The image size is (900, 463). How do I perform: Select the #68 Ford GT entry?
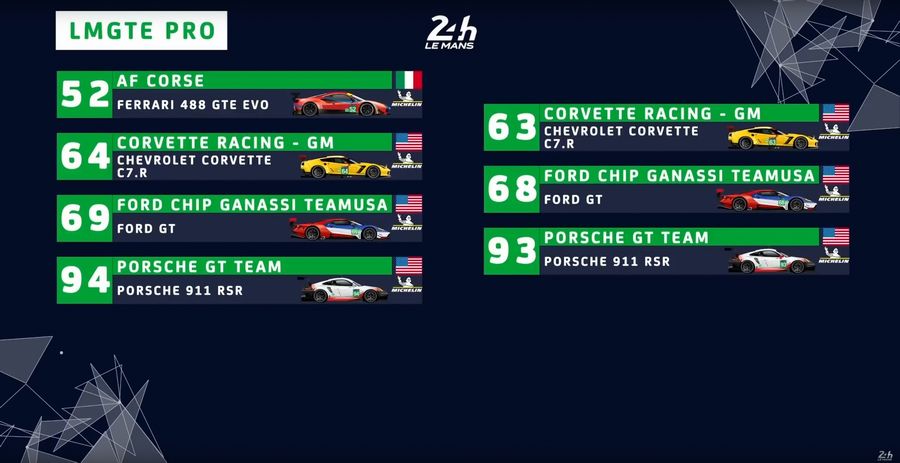click(x=667, y=189)
